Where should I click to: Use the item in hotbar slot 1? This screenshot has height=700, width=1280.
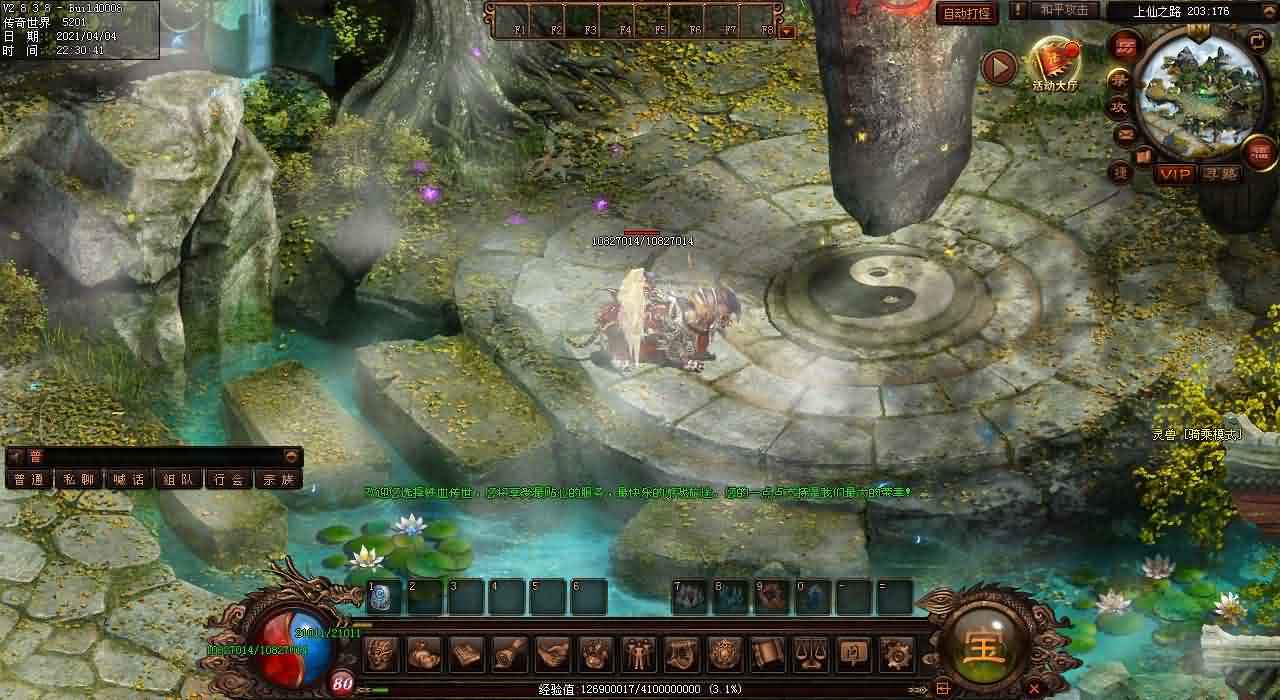tap(384, 597)
